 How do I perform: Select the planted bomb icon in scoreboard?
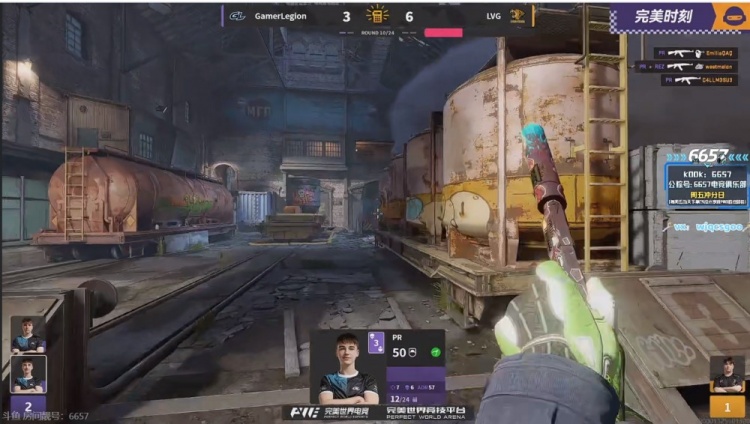[x=376, y=15]
